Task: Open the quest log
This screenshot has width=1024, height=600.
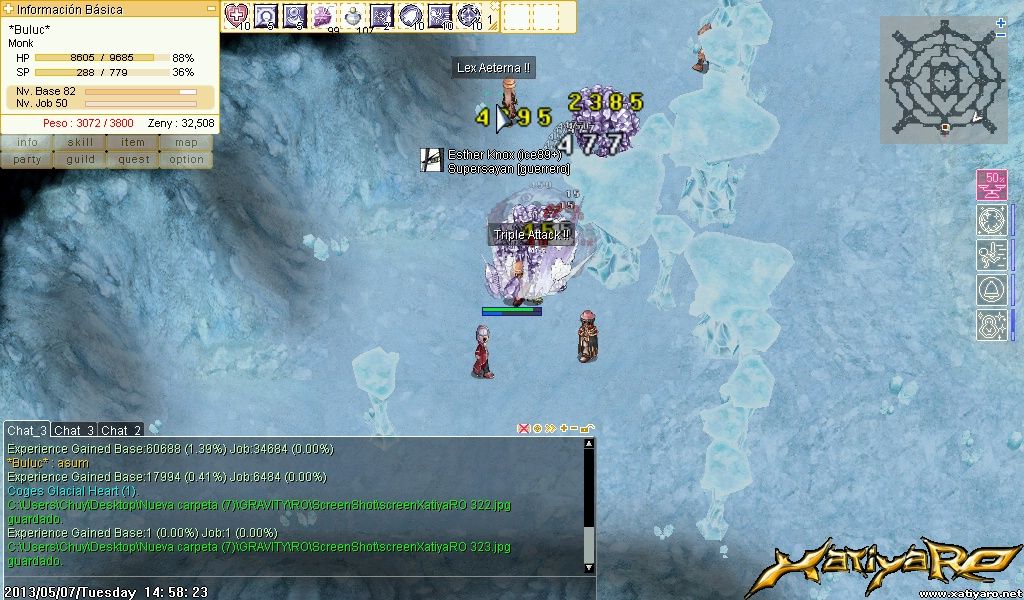Action: tap(133, 159)
